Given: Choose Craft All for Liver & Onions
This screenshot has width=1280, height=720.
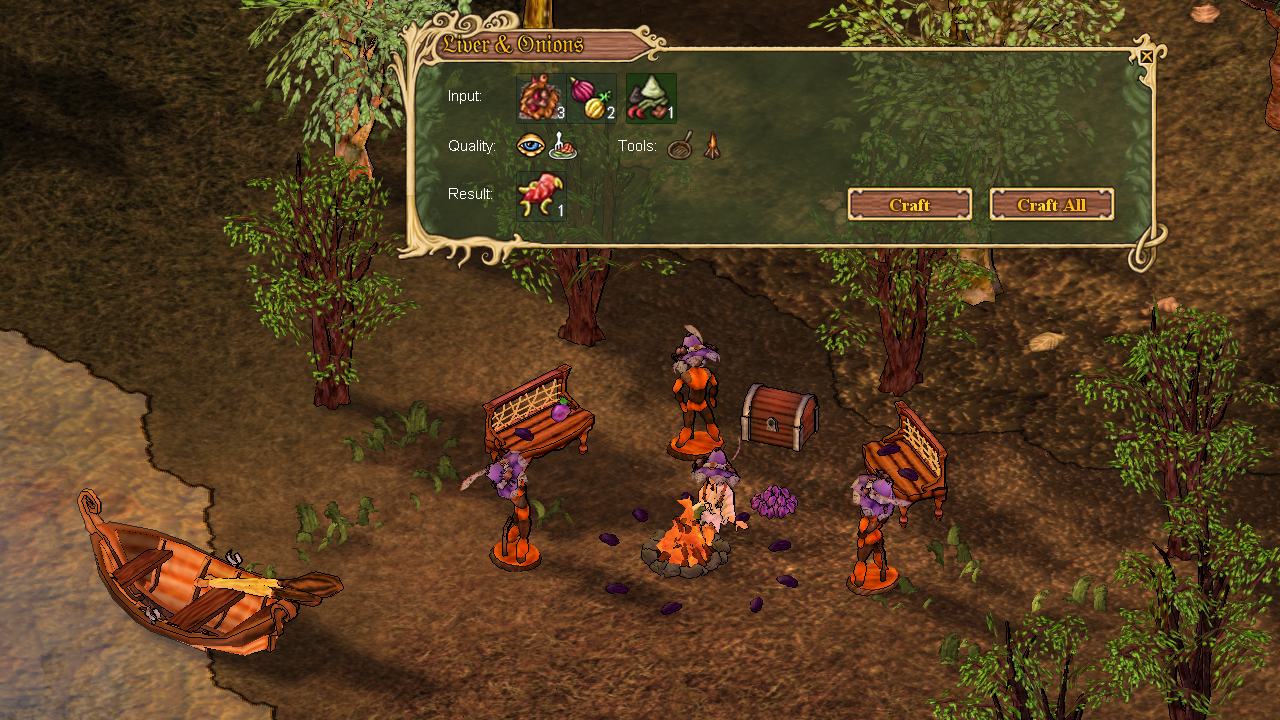Looking at the screenshot, I should coord(1051,204).
